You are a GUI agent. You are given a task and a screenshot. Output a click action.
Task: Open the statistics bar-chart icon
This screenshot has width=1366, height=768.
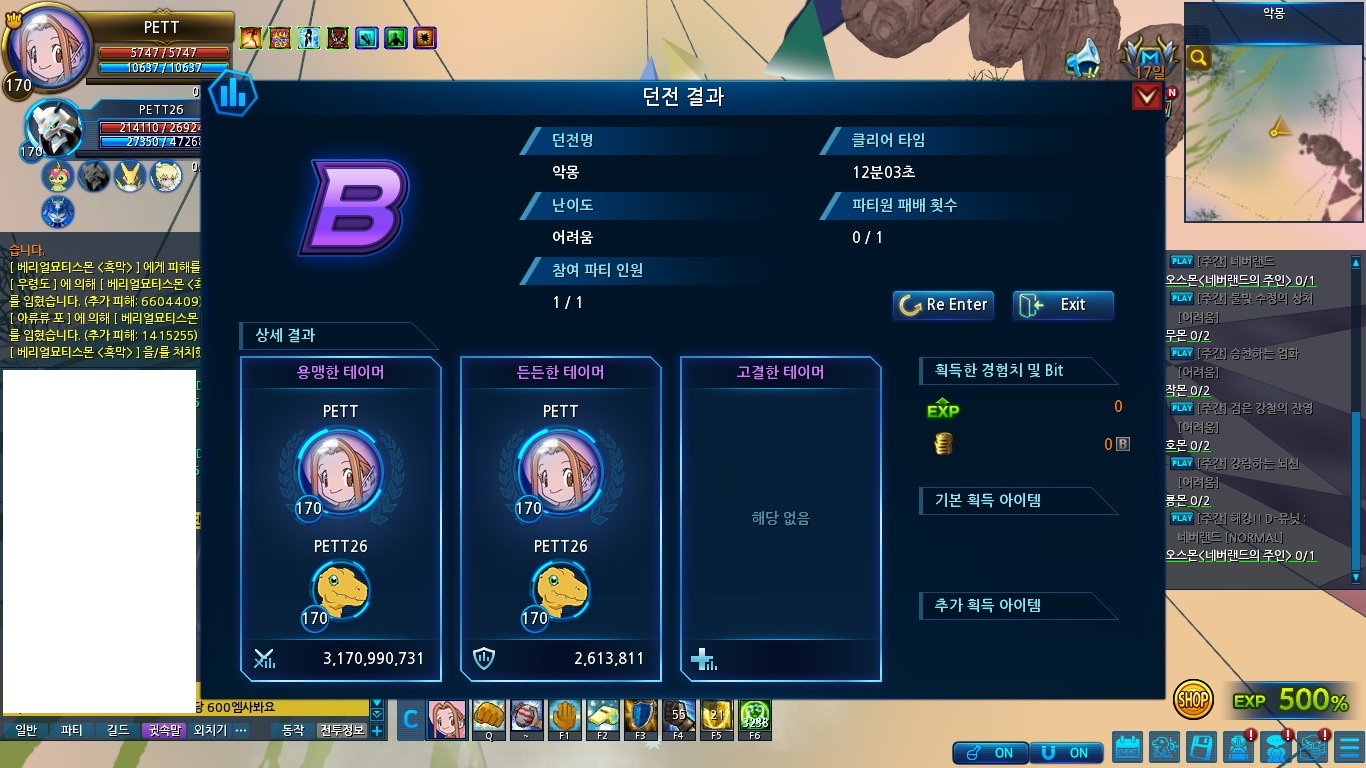(233, 95)
